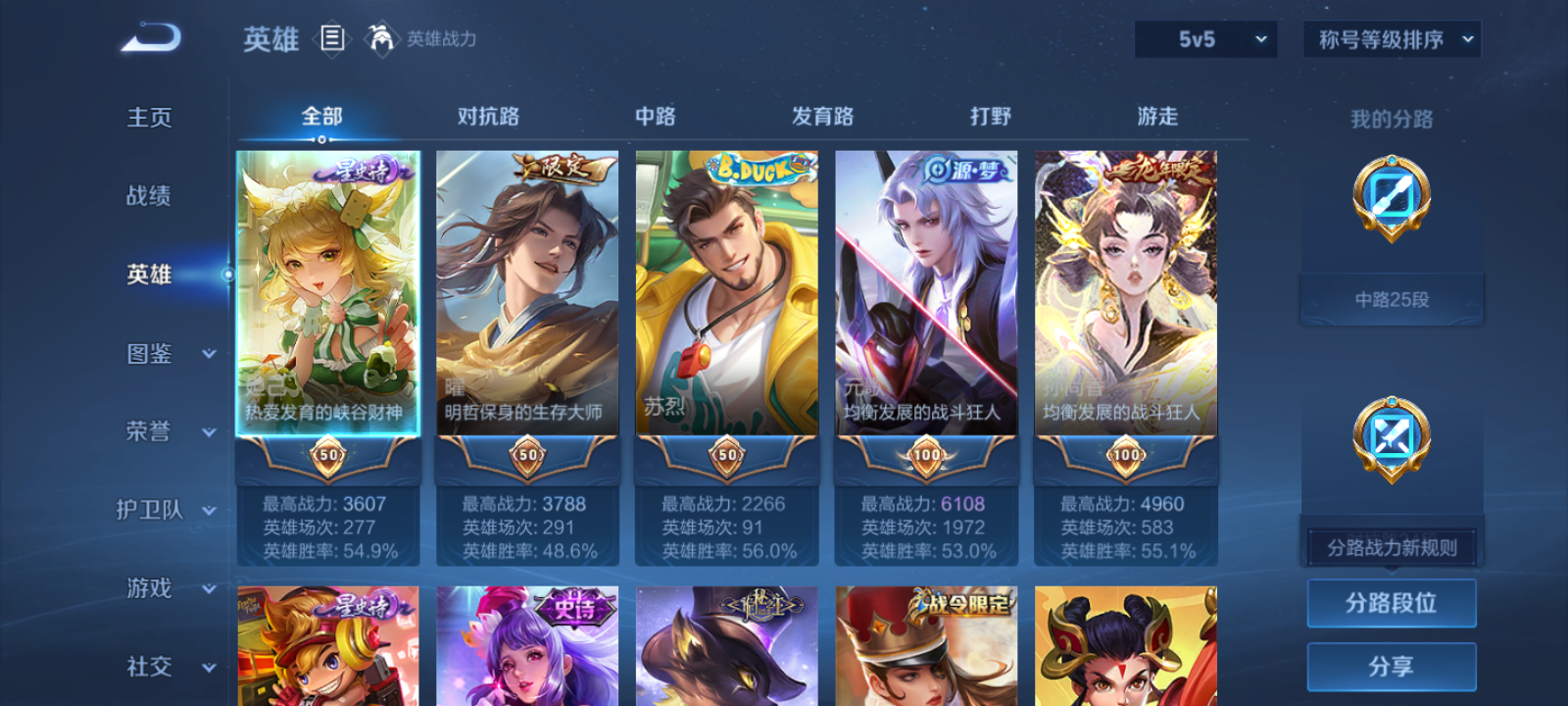The image size is (1568, 706).
Task: 切换到对抗路选项卡
Action: [487, 116]
